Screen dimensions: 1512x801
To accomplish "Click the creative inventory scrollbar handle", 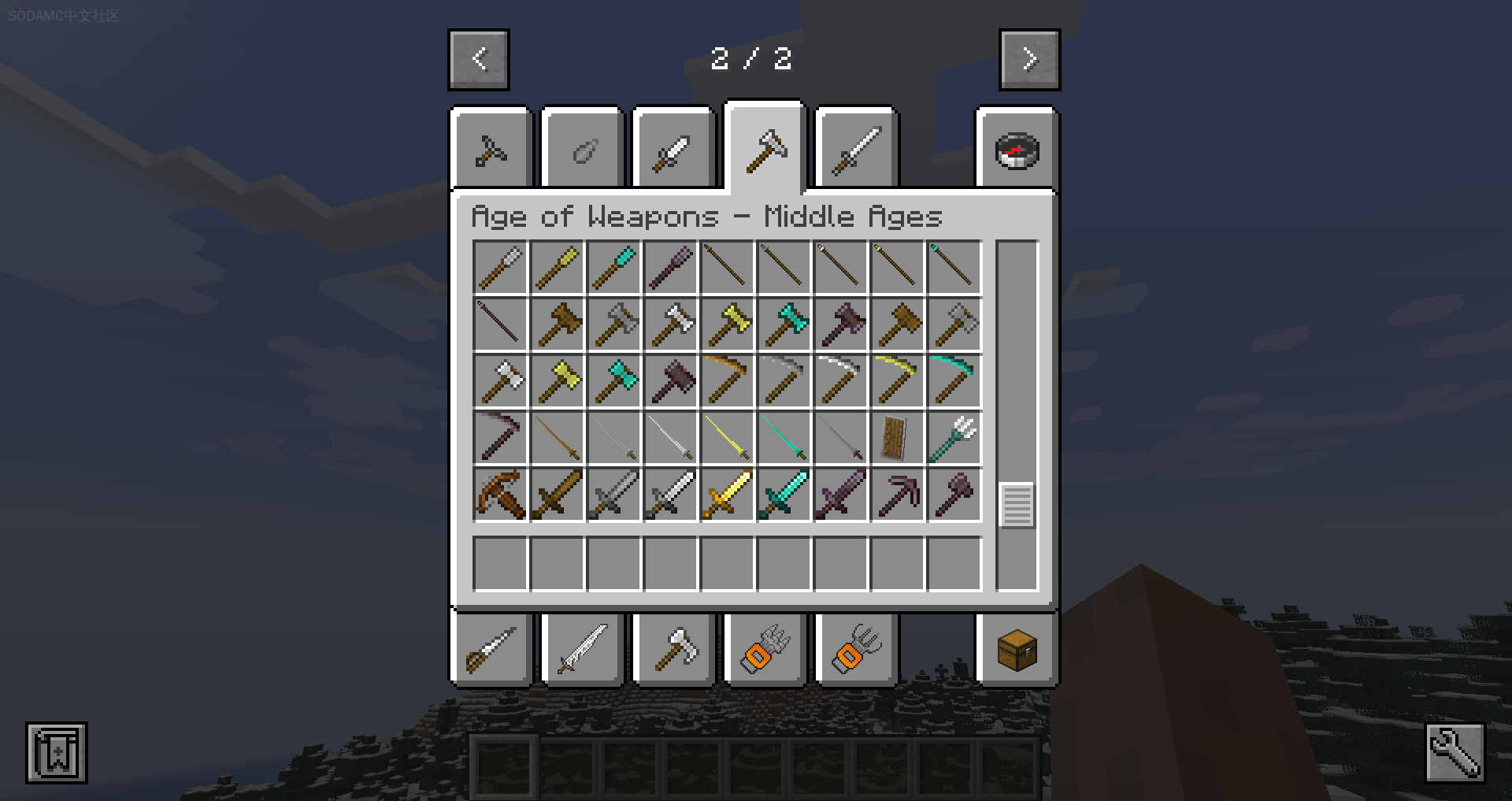I will pyautogui.click(x=1017, y=505).
